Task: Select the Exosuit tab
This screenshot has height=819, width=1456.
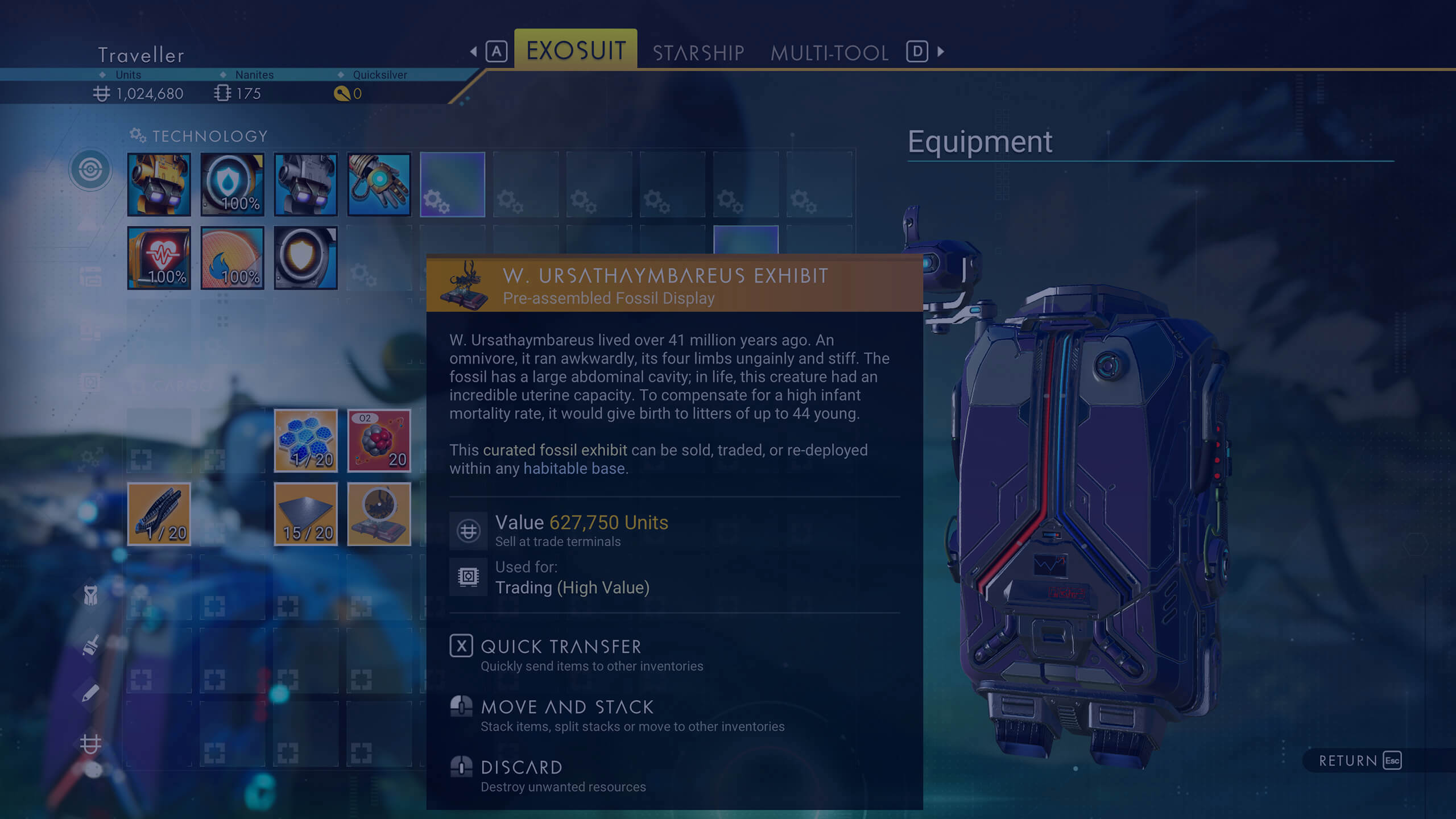Action: [x=576, y=50]
